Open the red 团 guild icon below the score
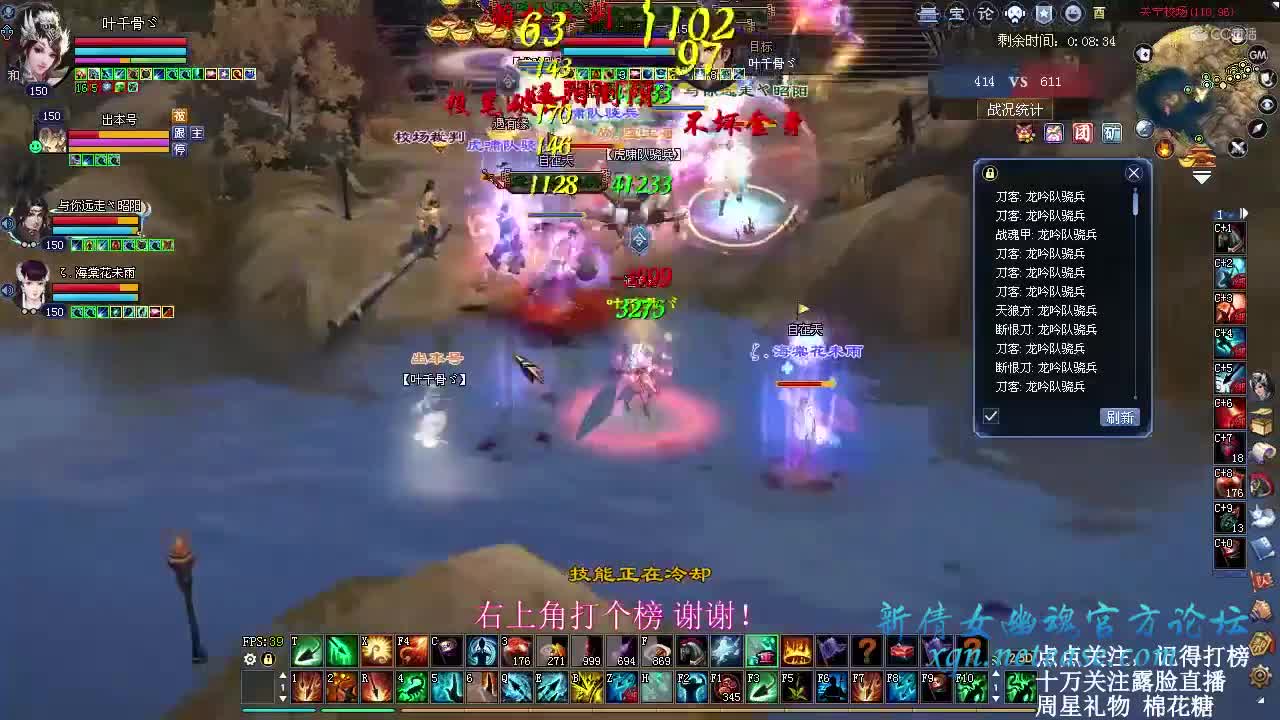The image size is (1280, 720). (1082, 132)
